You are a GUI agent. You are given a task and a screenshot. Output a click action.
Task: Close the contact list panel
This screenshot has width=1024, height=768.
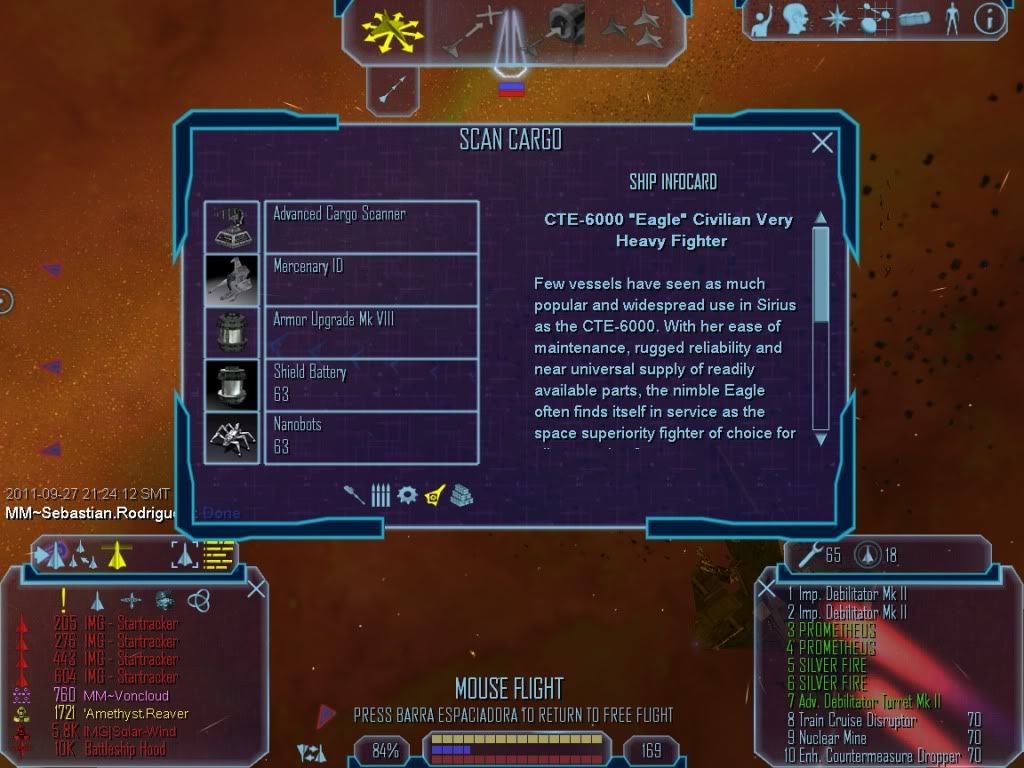(x=256, y=588)
